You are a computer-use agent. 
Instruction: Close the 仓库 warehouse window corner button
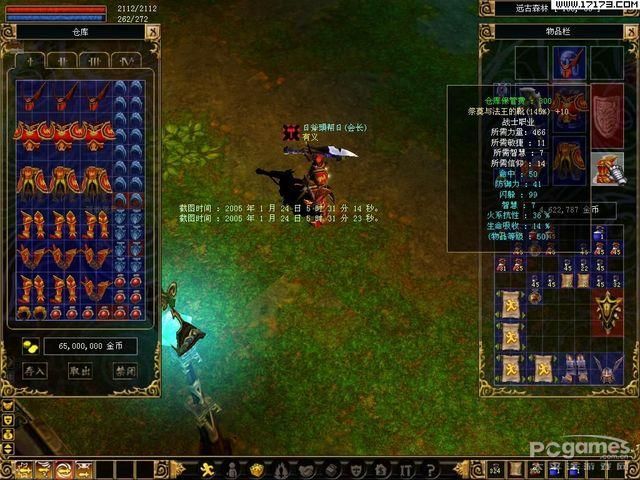tap(152, 32)
